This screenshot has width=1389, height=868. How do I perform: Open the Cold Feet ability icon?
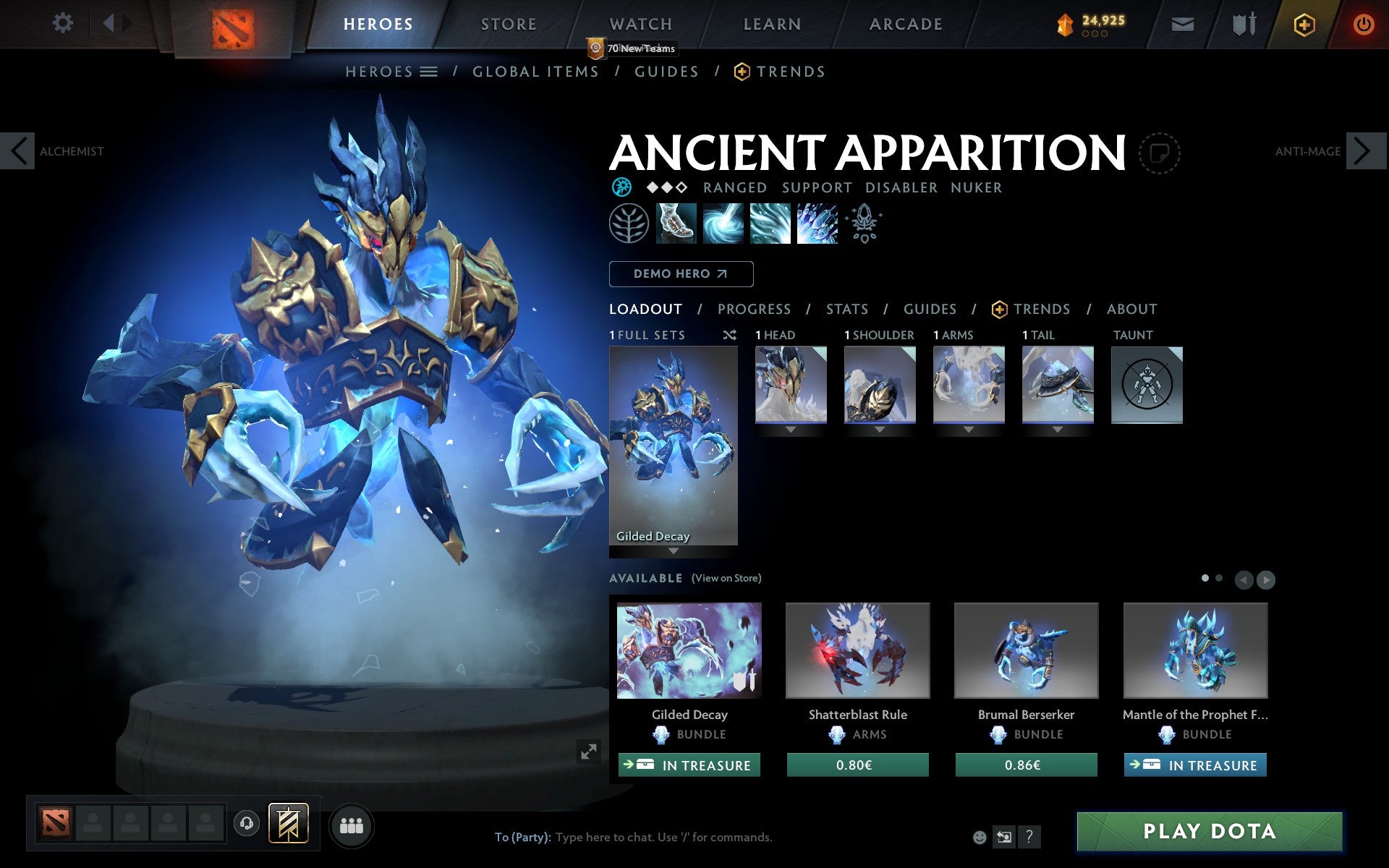point(674,224)
